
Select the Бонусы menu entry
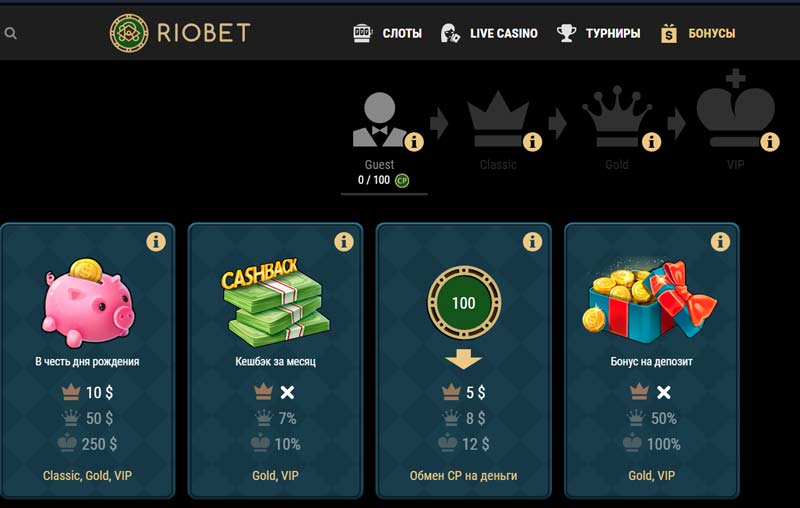click(698, 33)
